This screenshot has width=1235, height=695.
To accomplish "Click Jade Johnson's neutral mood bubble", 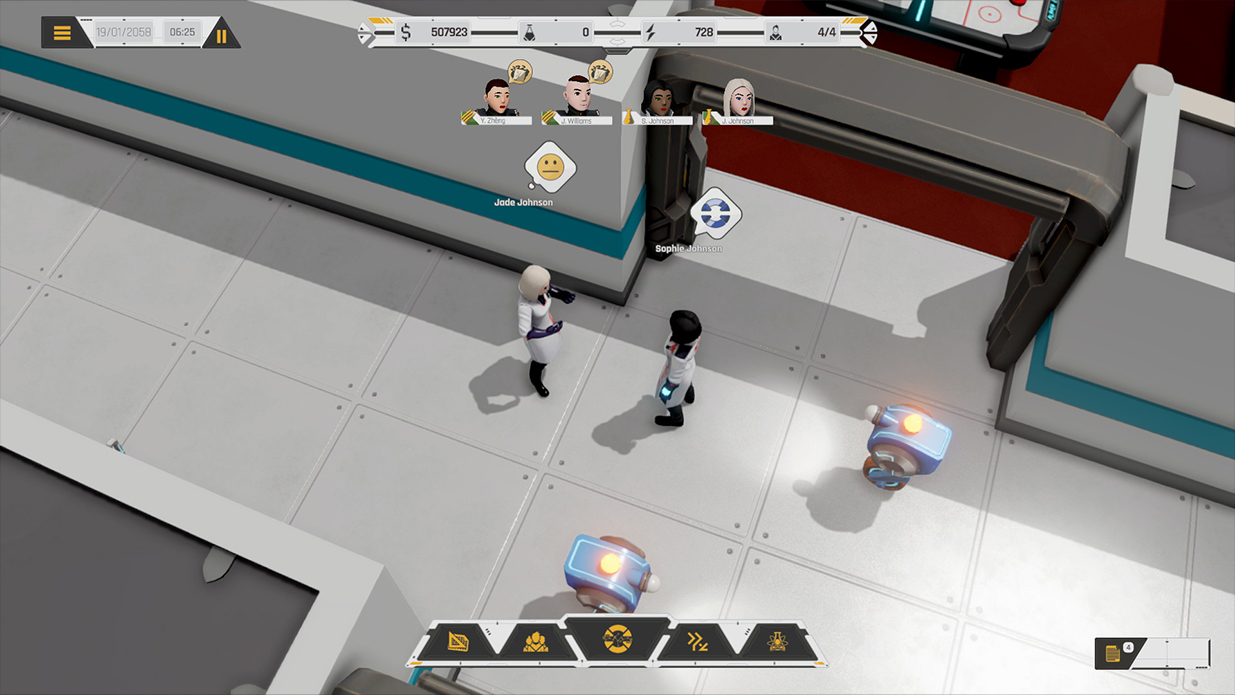I will coord(550,167).
